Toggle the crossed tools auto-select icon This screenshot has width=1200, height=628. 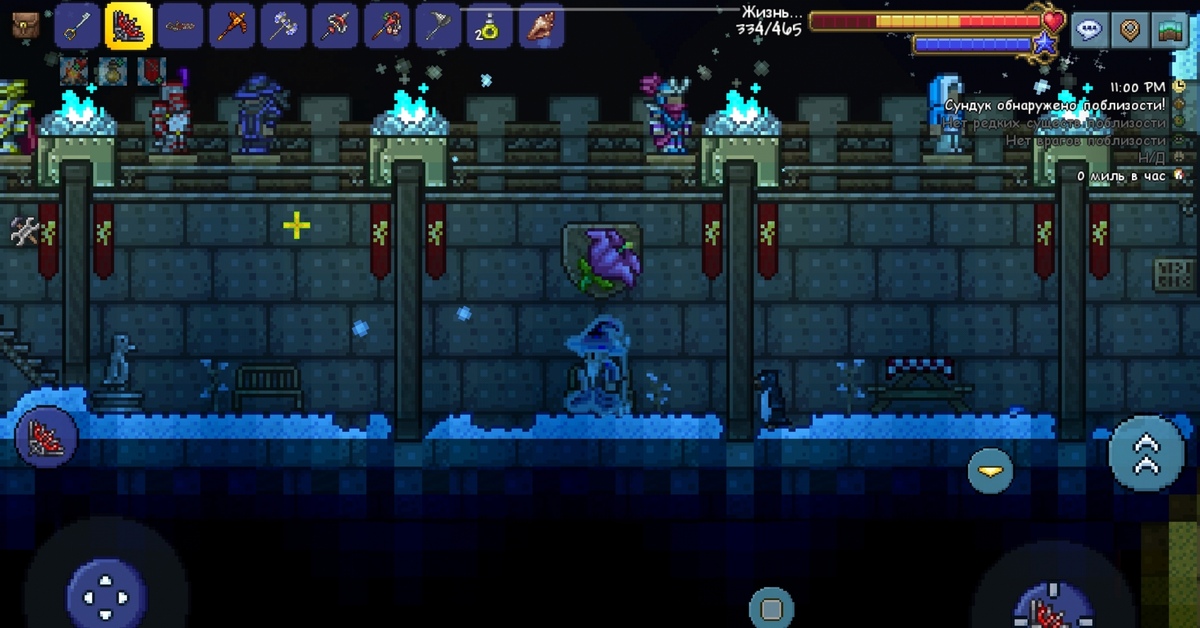click(x=24, y=231)
